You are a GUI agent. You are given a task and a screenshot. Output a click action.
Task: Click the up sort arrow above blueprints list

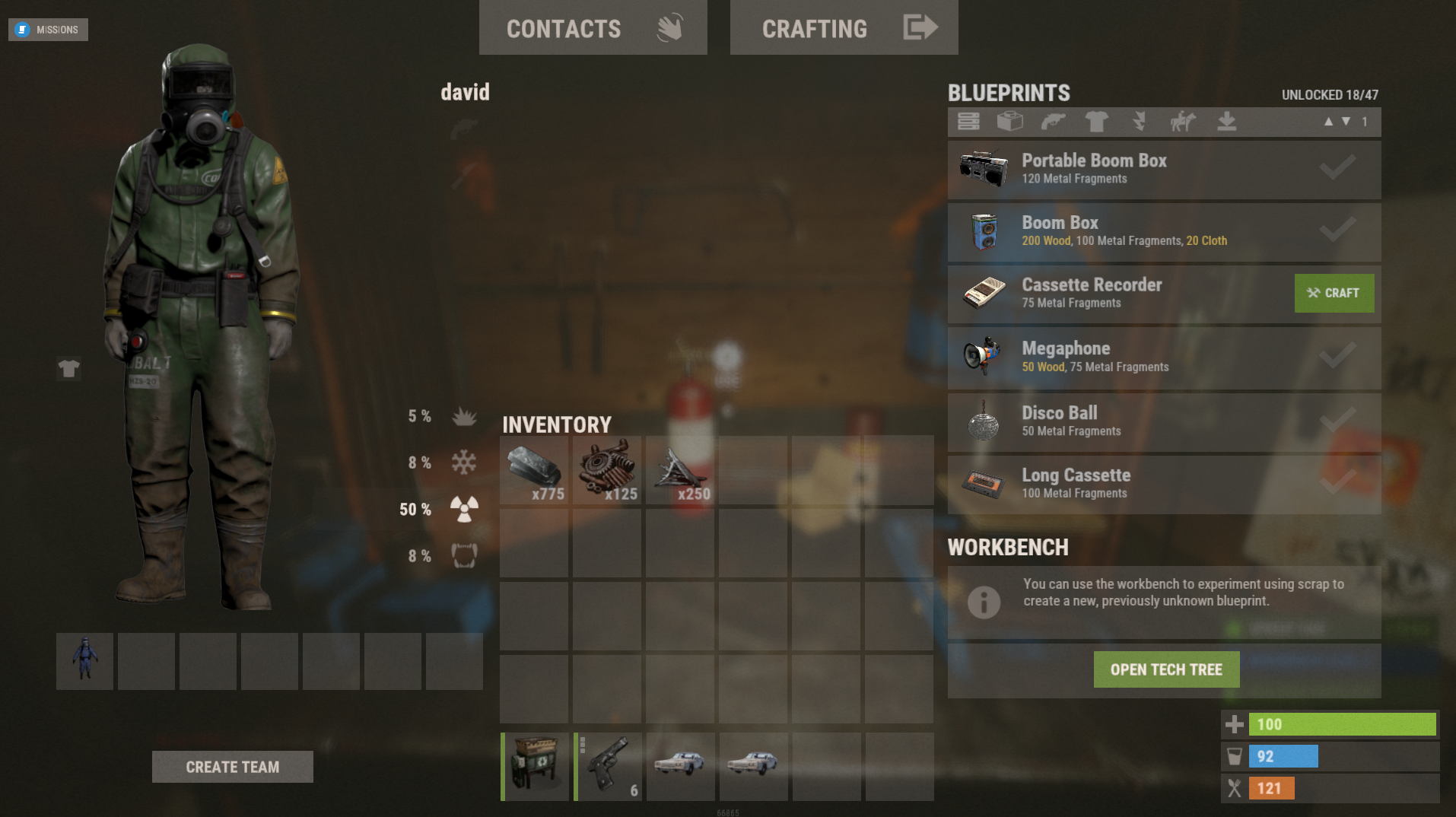click(1329, 122)
